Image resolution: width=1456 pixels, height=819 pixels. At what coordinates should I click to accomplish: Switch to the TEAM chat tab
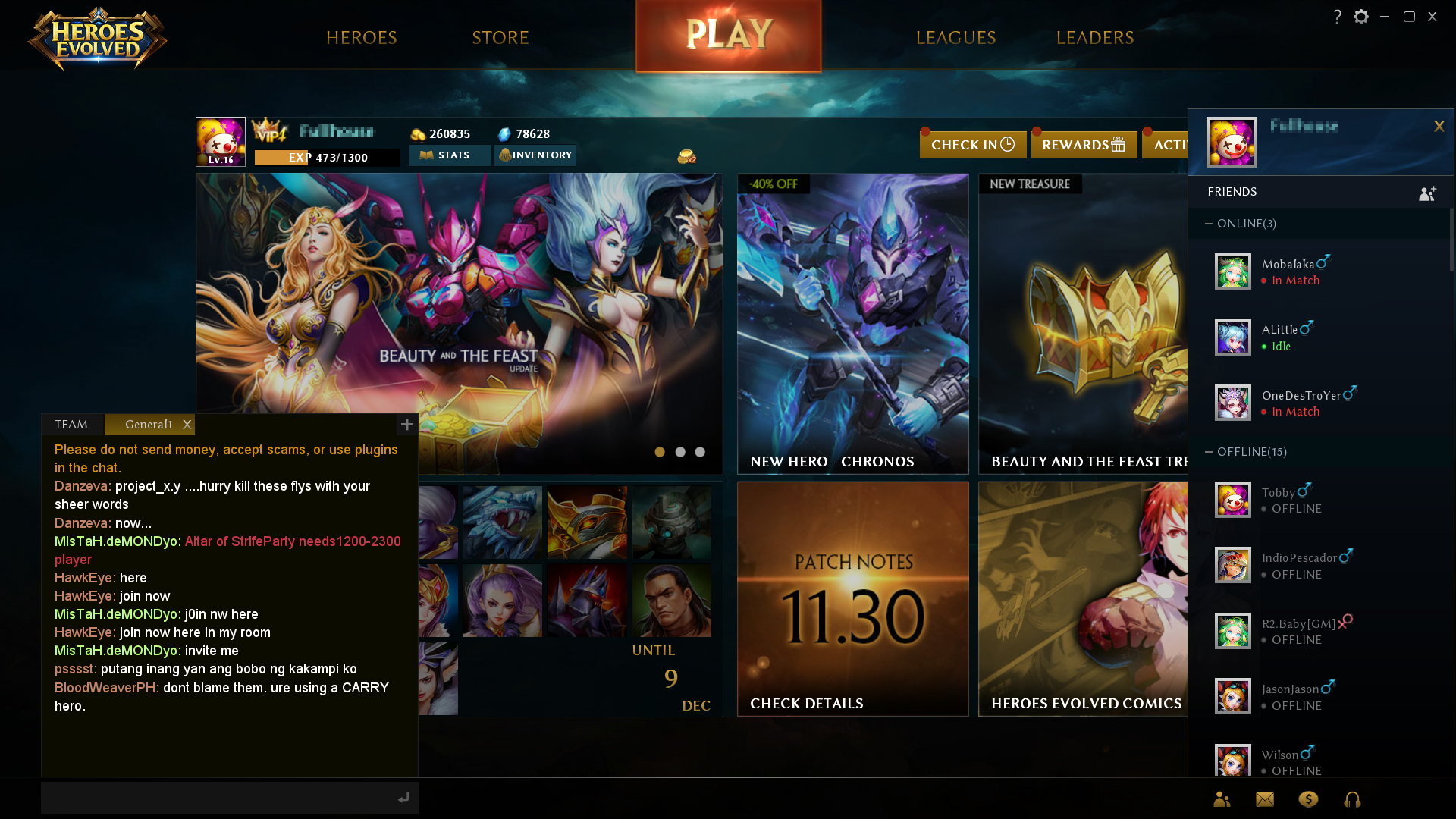tap(70, 425)
